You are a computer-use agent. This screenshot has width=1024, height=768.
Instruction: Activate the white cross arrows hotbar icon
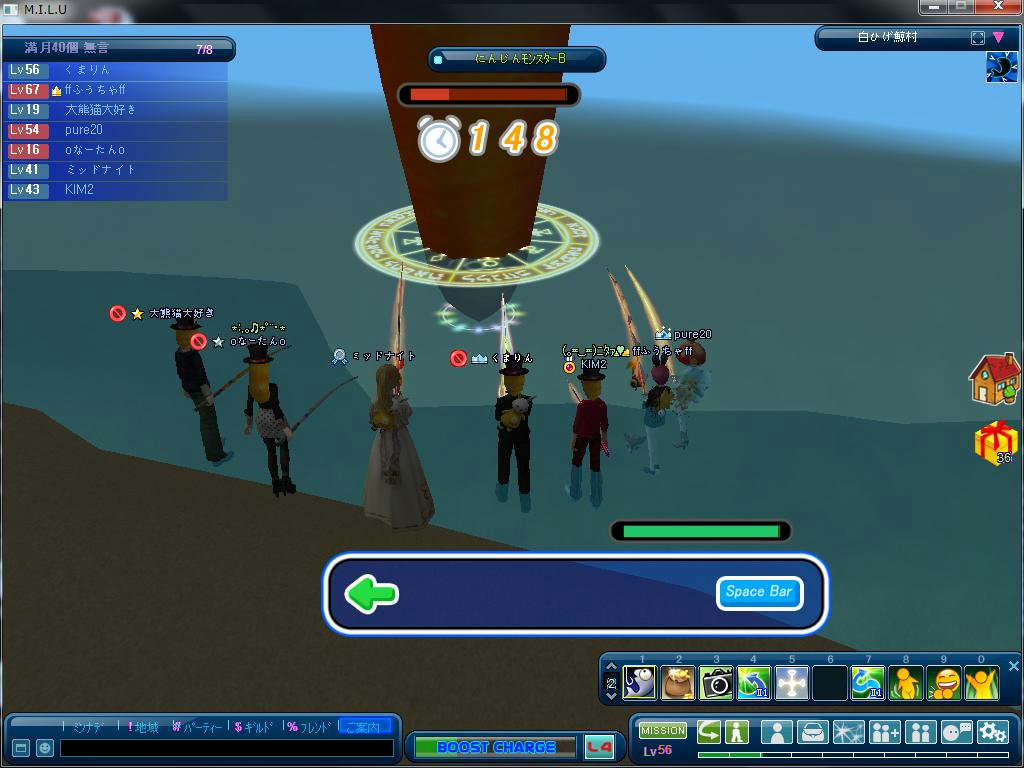click(x=792, y=683)
